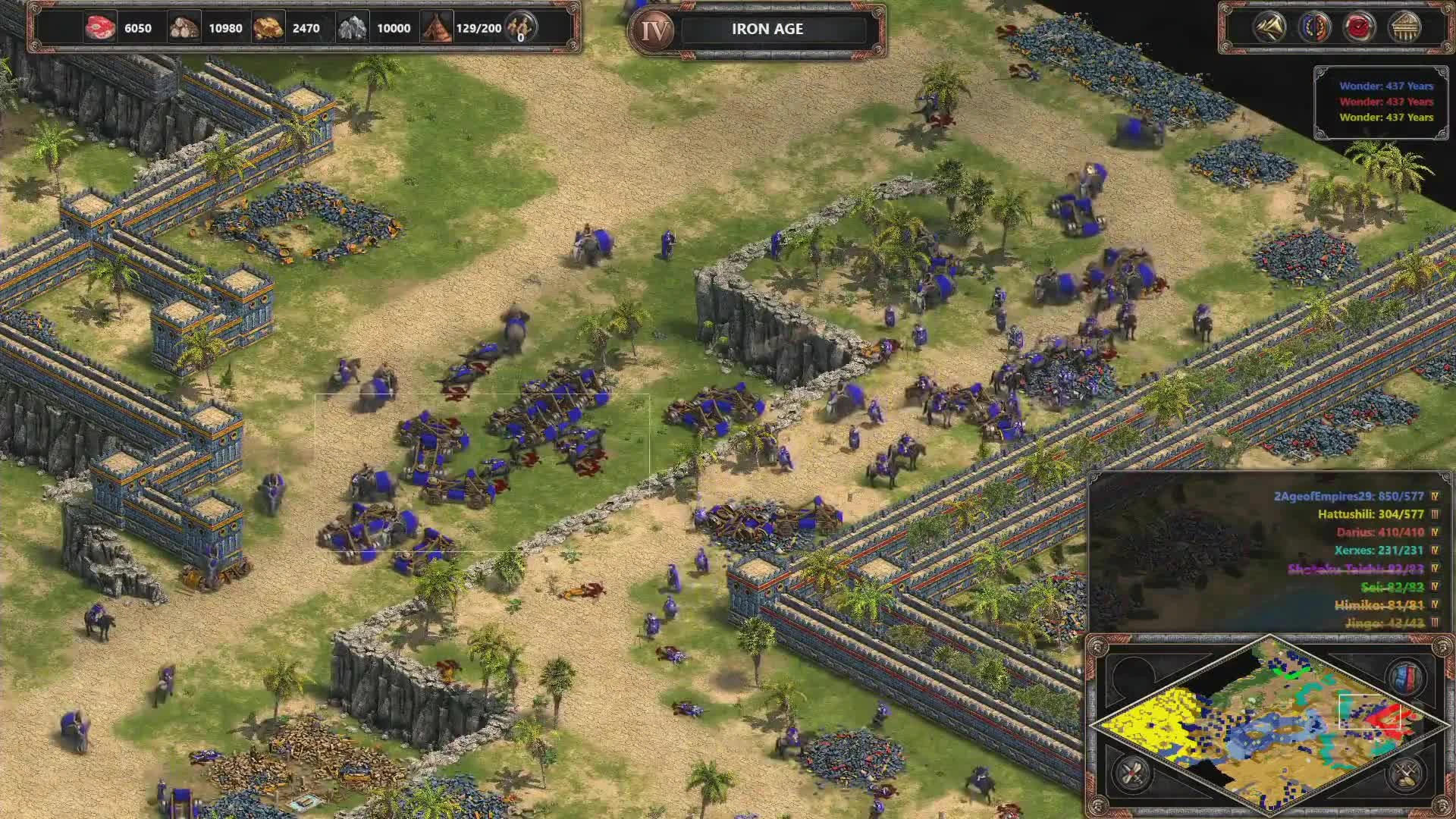Click the gold resource icon
The height and width of the screenshot is (819, 1456).
270,27
